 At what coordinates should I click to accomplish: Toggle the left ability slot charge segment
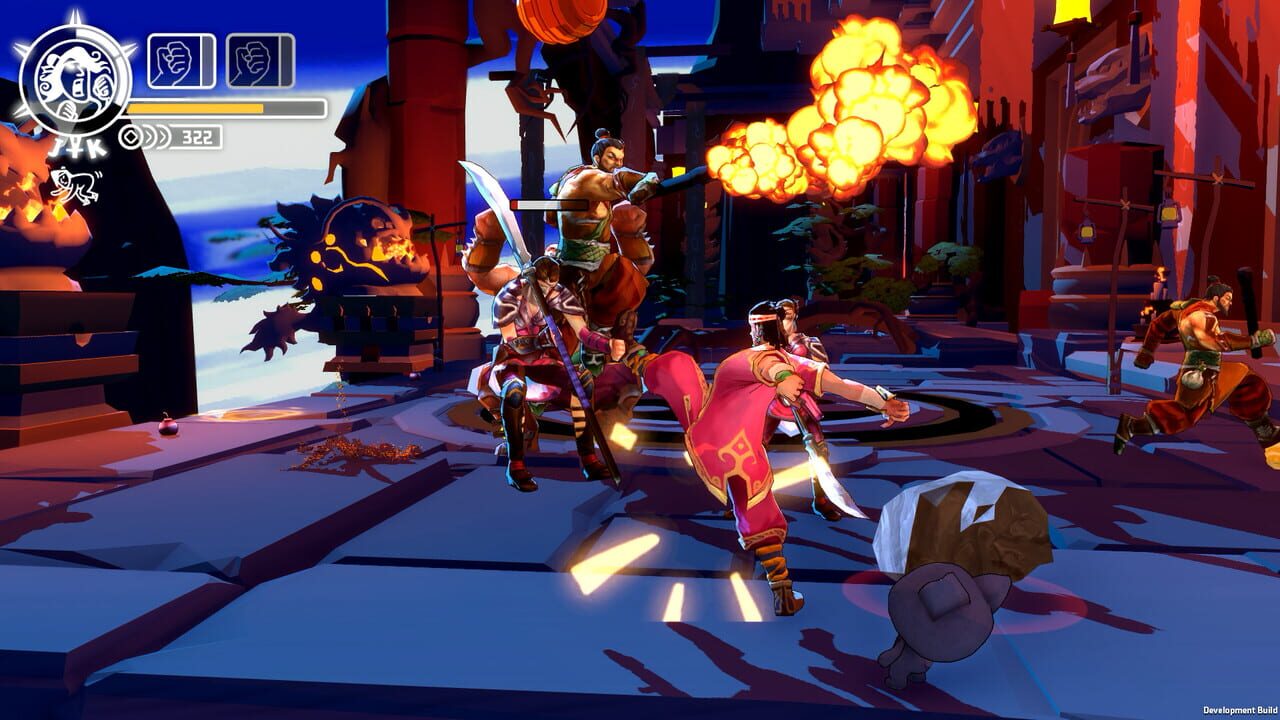[208, 60]
